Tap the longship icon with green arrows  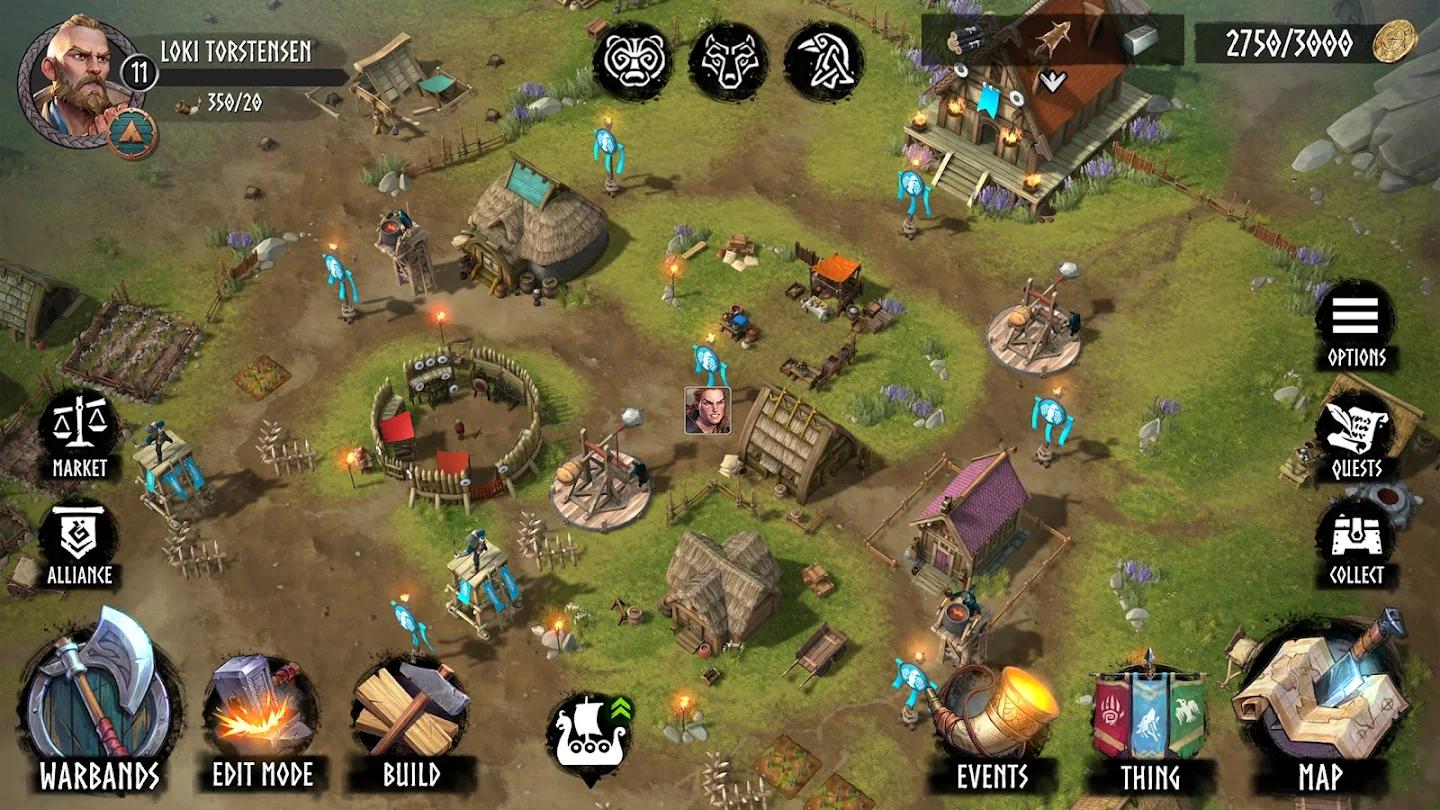coord(590,736)
